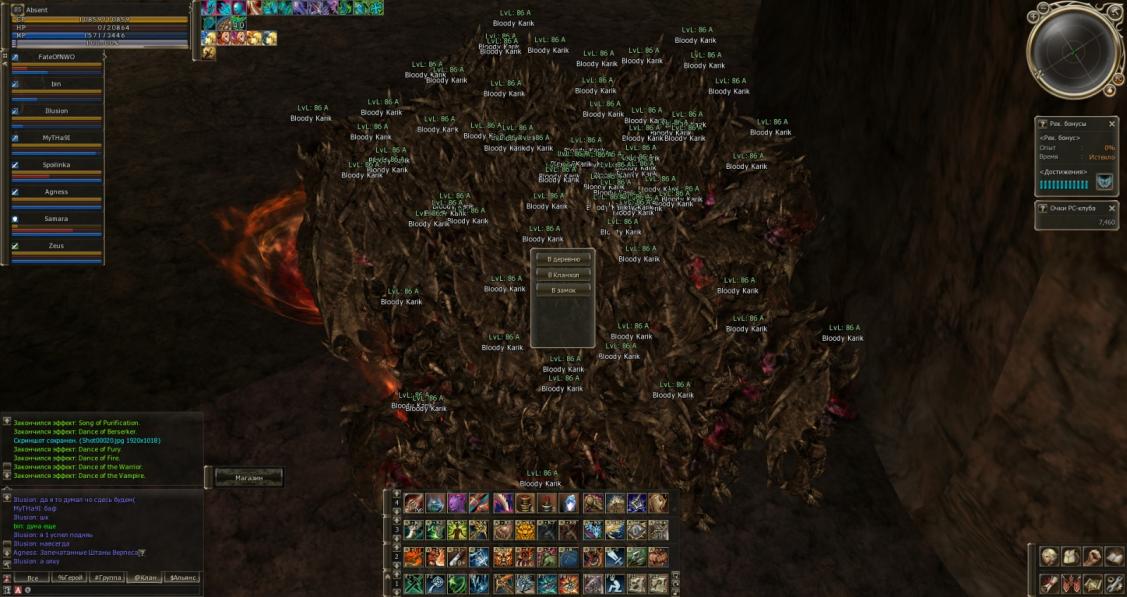Close the "Очки РС-клуба" panel

tap(1112, 208)
